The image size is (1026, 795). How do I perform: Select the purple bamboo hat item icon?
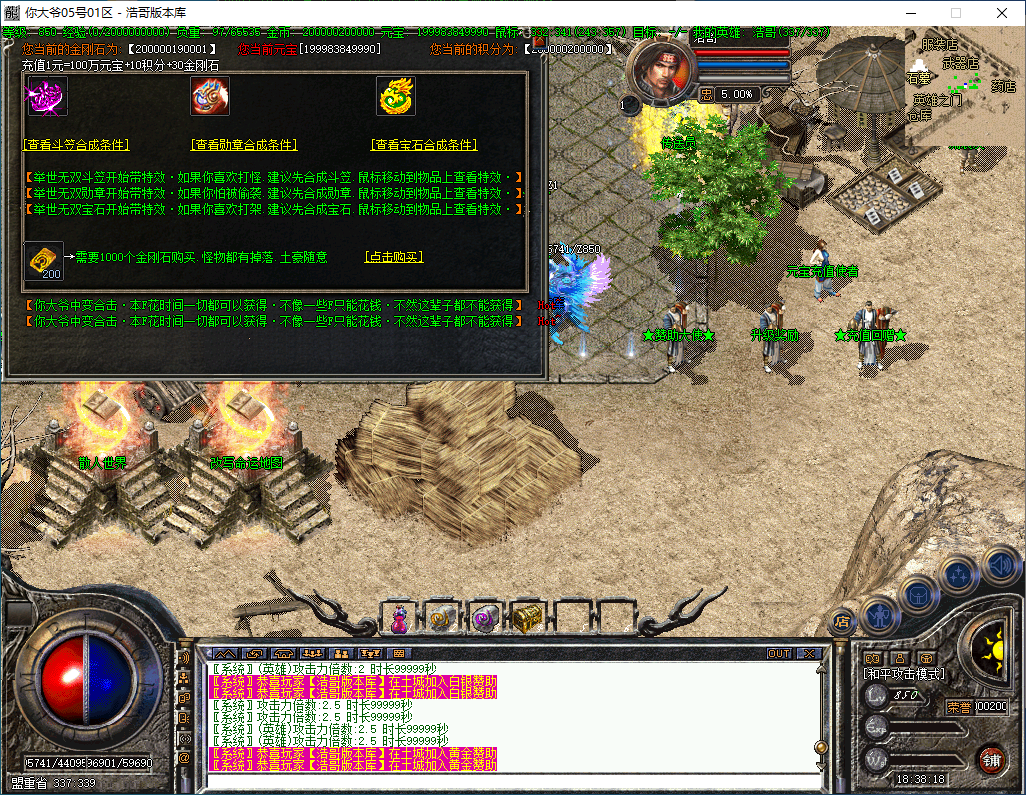[x=45, y=96]
